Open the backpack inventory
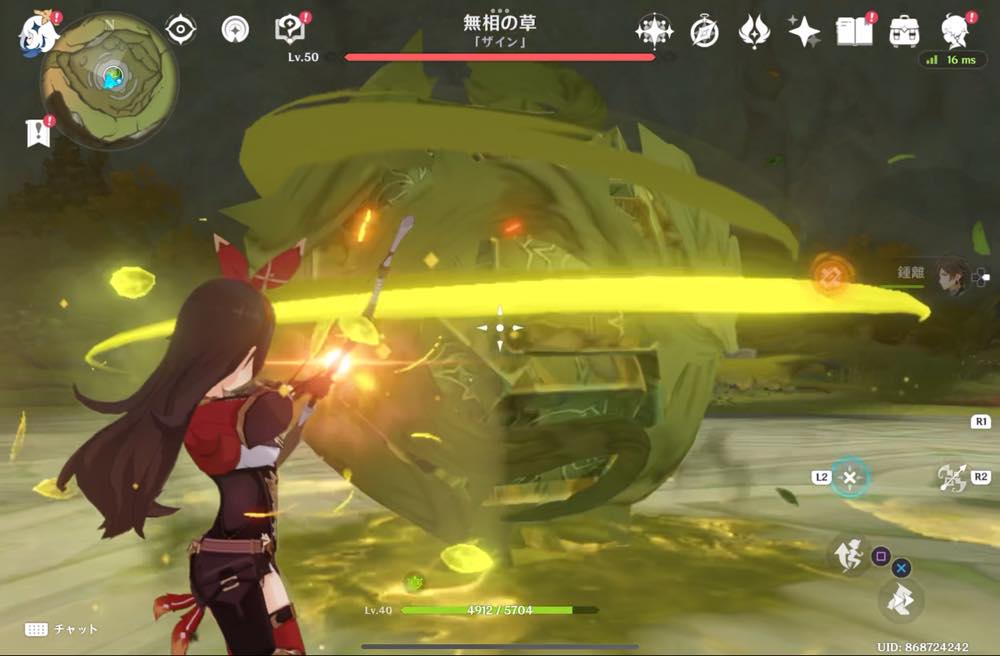The height and width of the screenshot is (656, 1000). (905, 32)
